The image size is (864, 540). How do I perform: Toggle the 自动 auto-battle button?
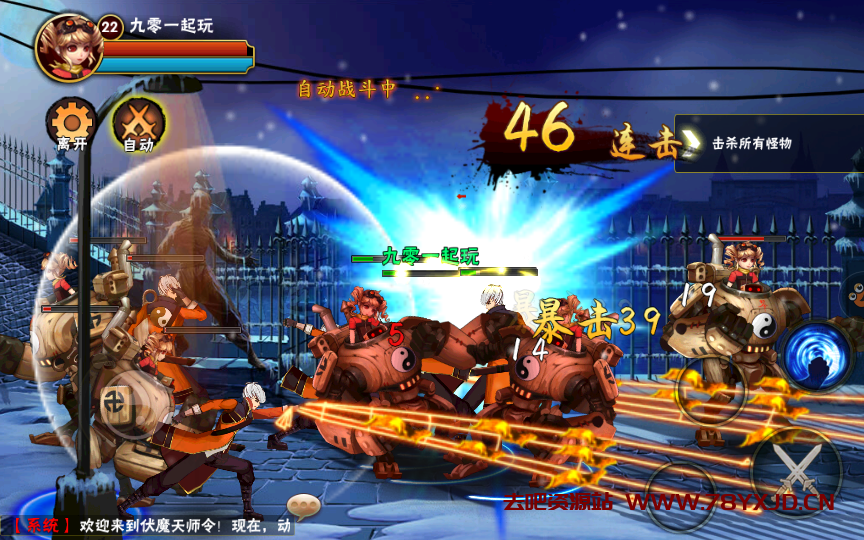coord(138,124)
